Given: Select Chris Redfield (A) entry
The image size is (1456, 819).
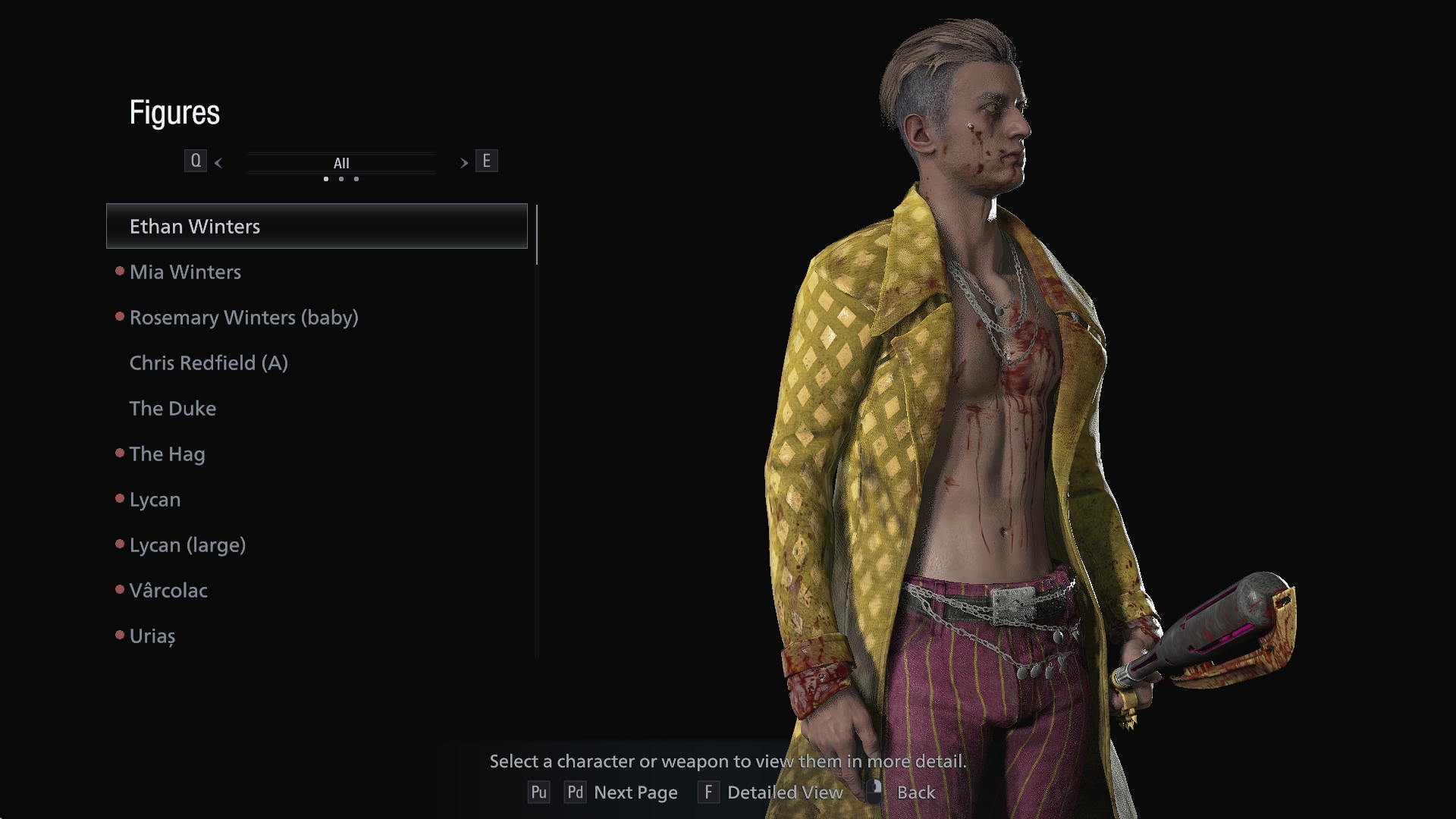Looking at the screenshot, I should coord(209,363).
